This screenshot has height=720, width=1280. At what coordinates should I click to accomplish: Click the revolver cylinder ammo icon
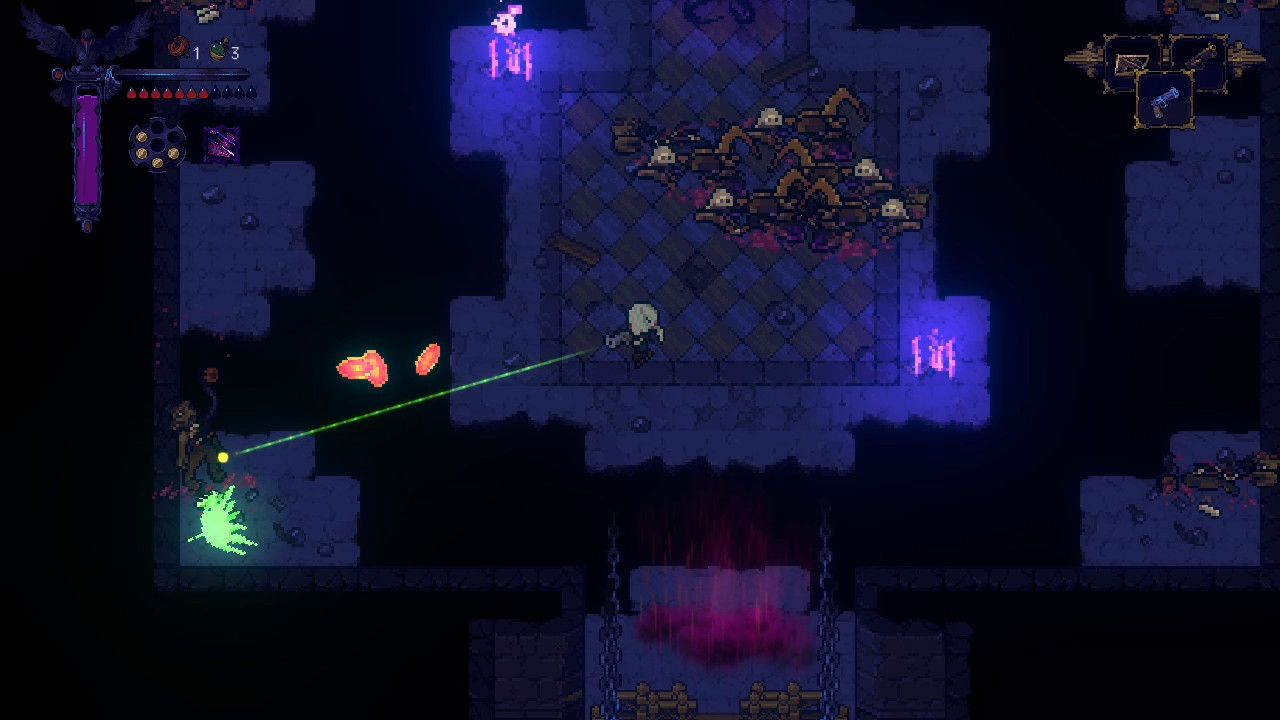click(x=157, y=146)
